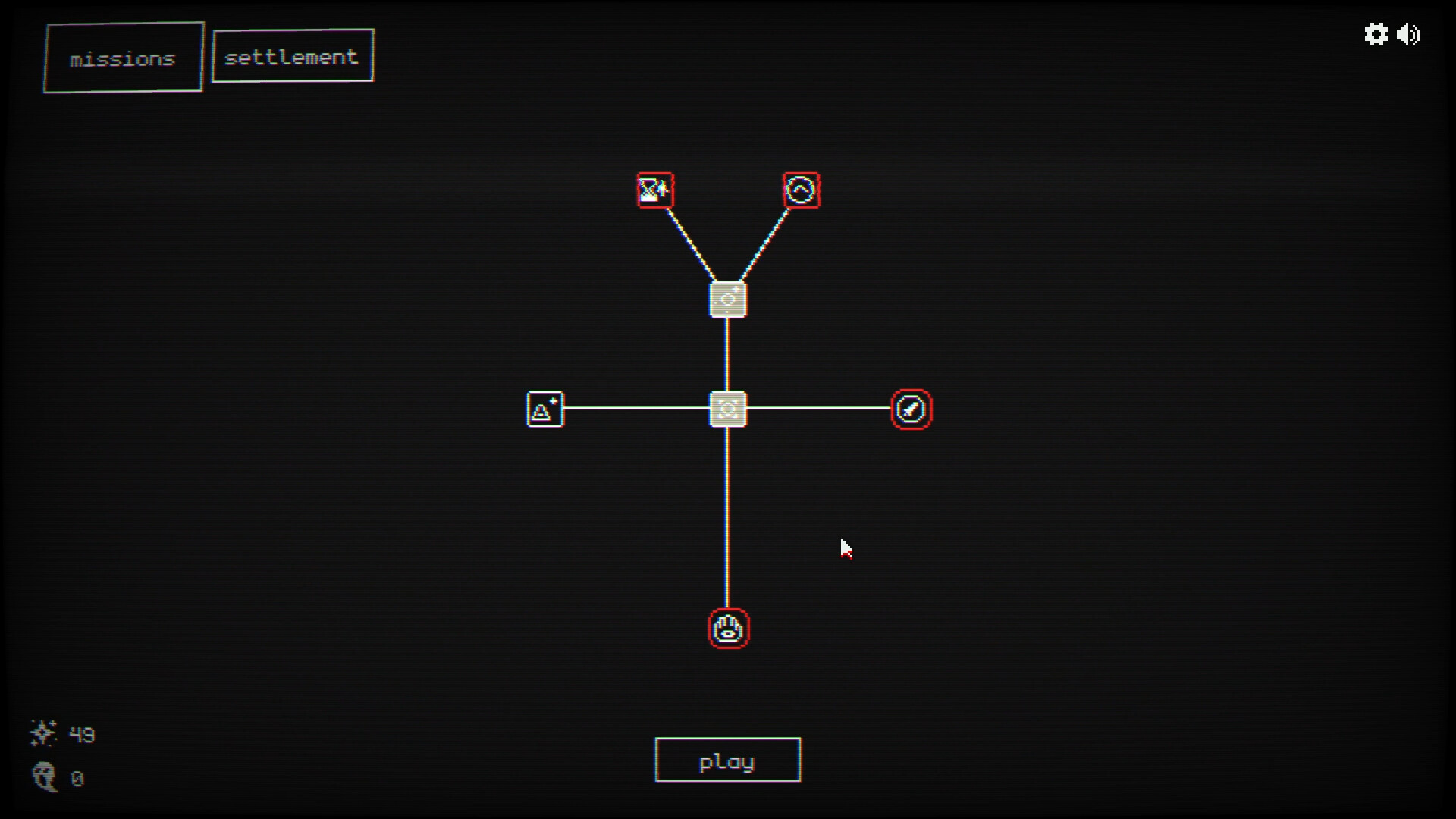Viewport: 1456px width, 819px height.
Task: Mute the game audio via speaker icon
Action: pos(1409,35)
